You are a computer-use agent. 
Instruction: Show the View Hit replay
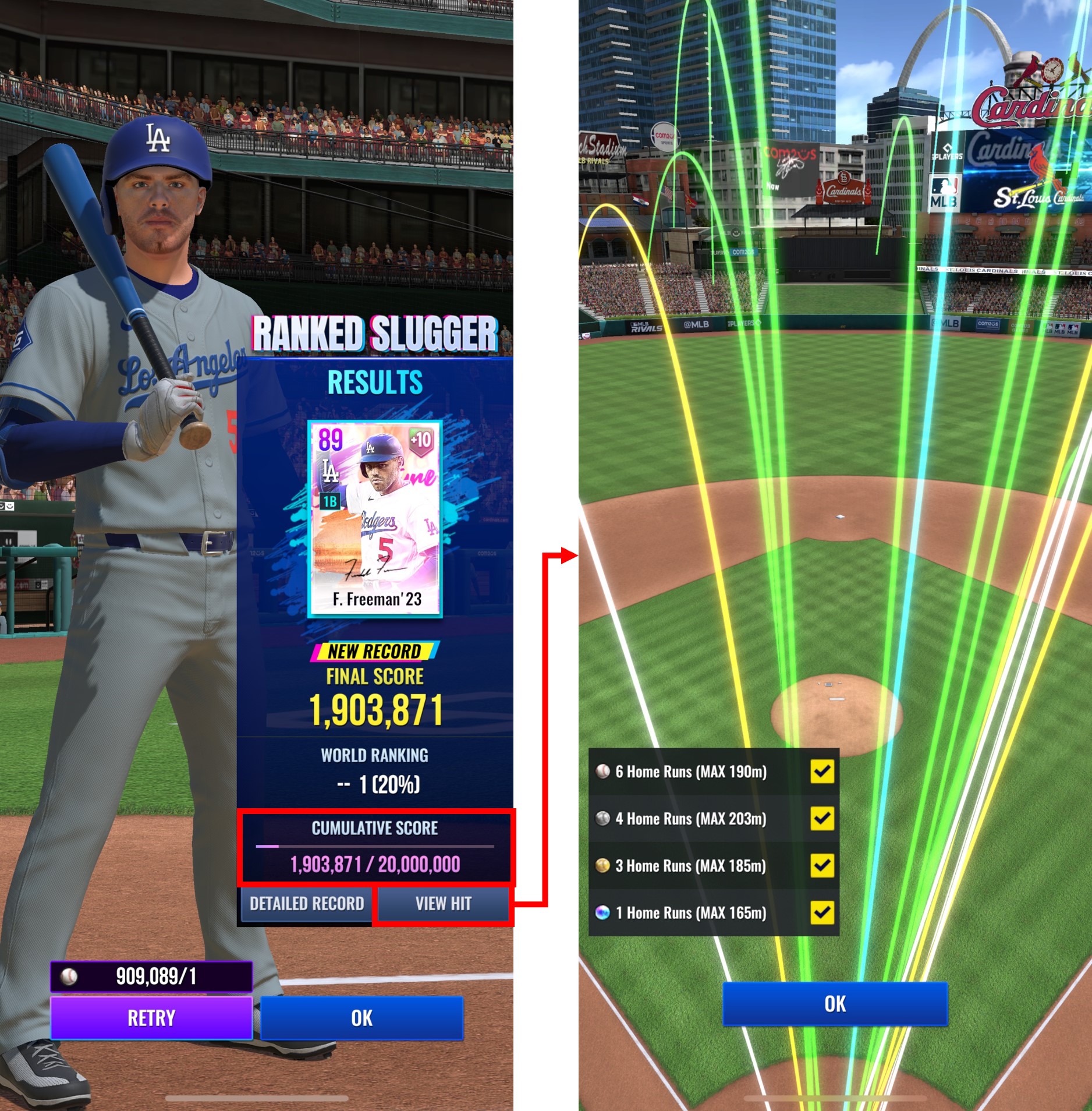click(x=443, y=904)
